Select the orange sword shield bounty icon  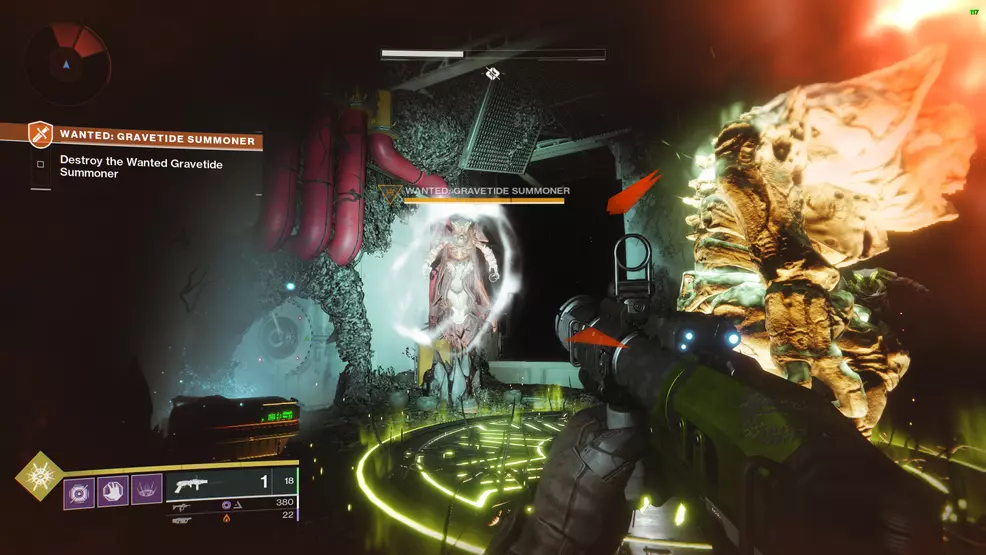tap(39, 134)
